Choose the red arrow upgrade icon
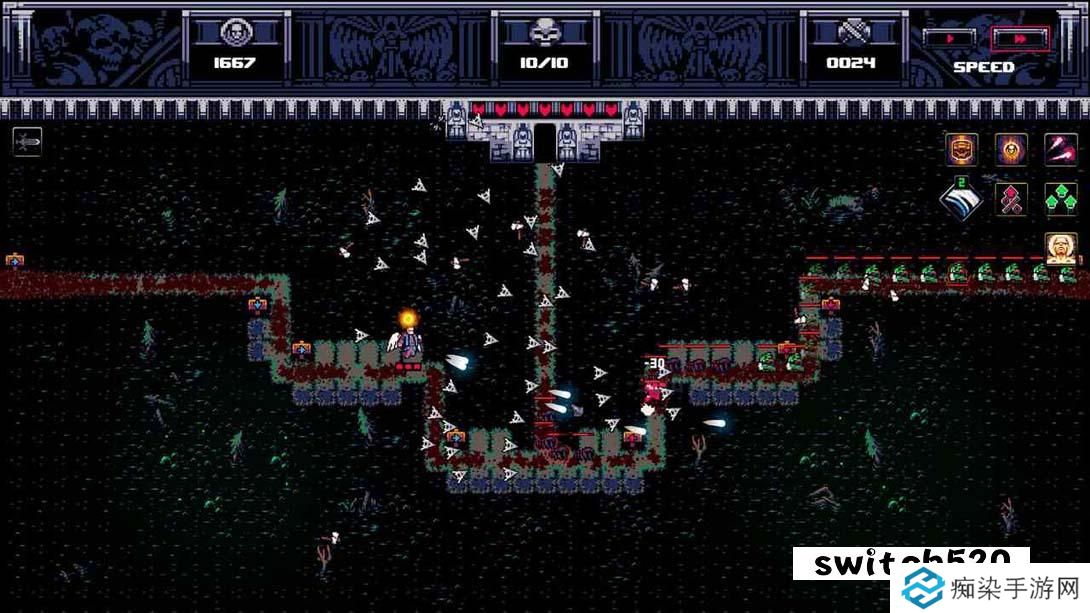The height and width of the screenshot is (613, 1090). (1011, 199)
